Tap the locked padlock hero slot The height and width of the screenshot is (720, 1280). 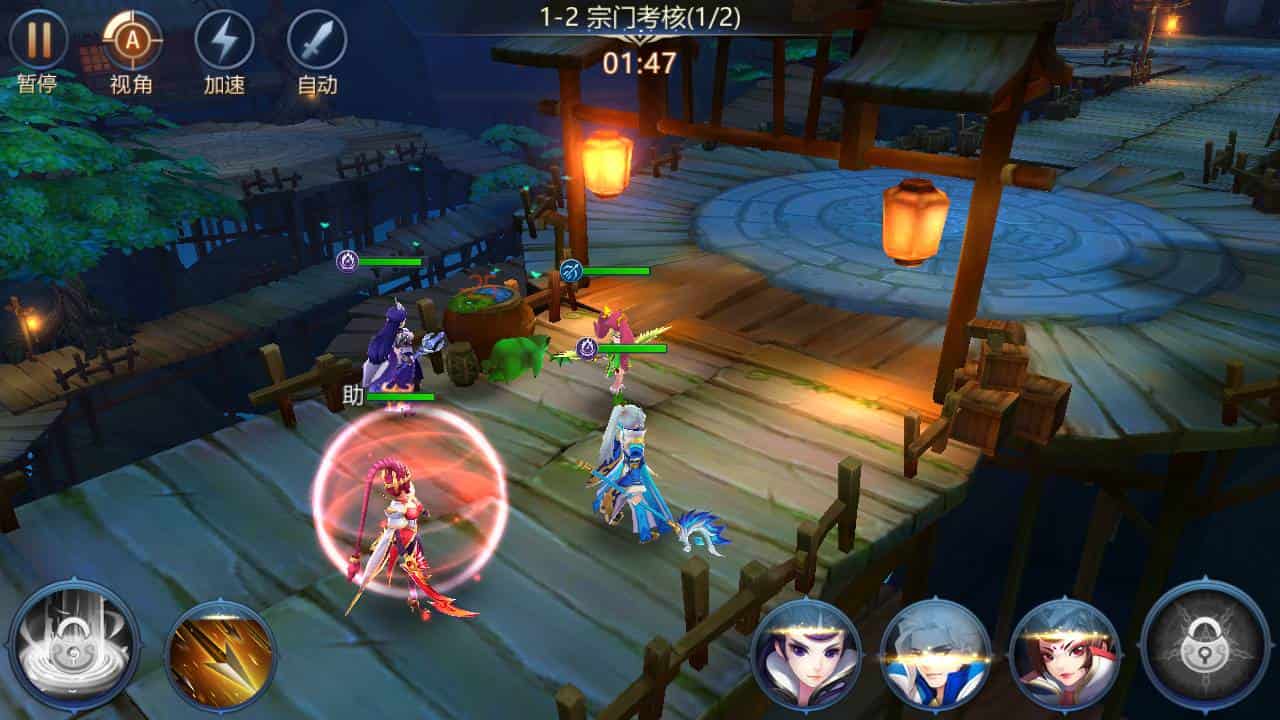(x=1205, y=643)
